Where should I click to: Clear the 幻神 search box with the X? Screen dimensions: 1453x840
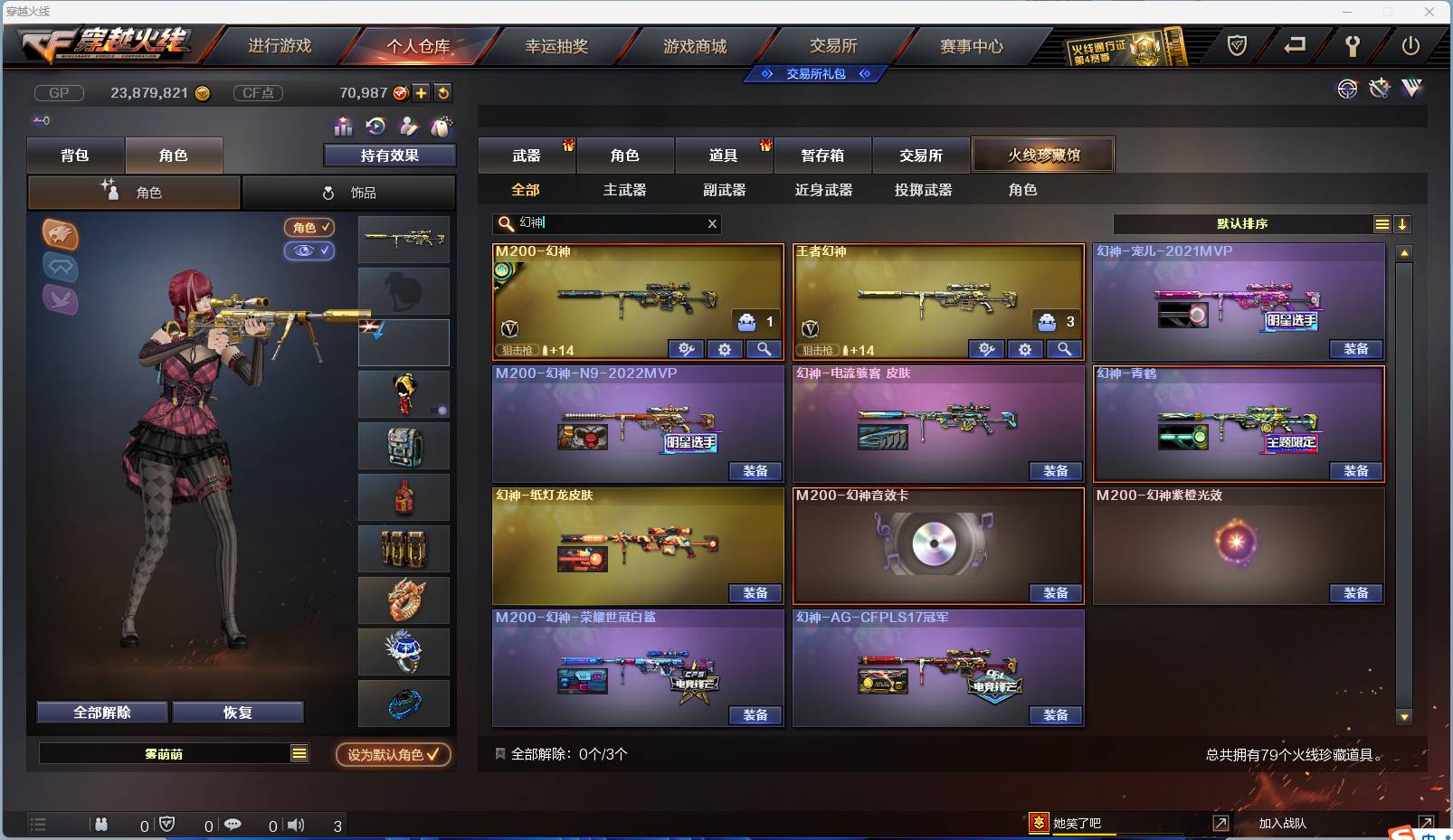pyautogui.click(x=712, y=223)
